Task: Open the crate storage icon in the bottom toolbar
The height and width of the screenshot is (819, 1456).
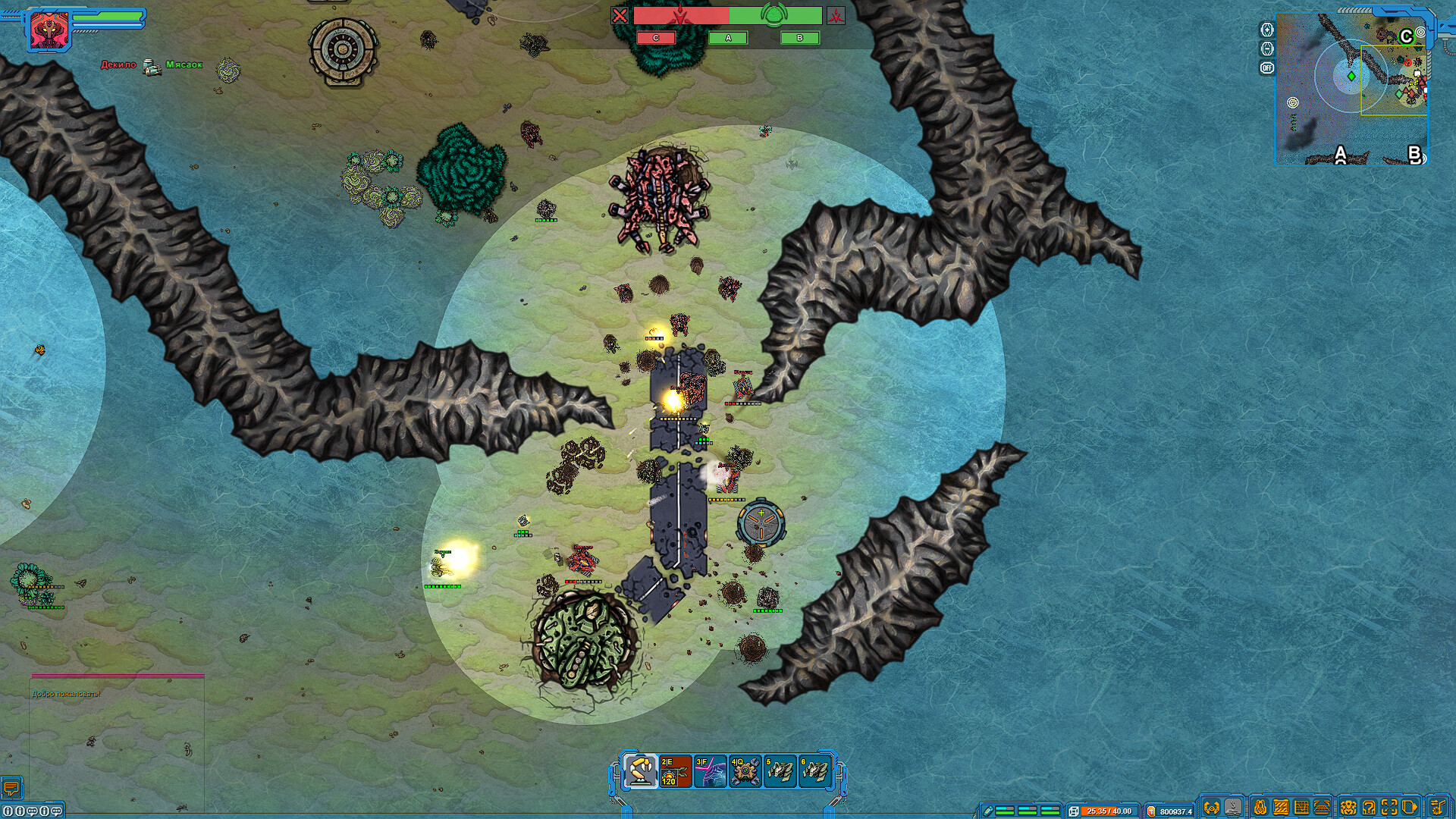Action: [x=1280, y=807]
